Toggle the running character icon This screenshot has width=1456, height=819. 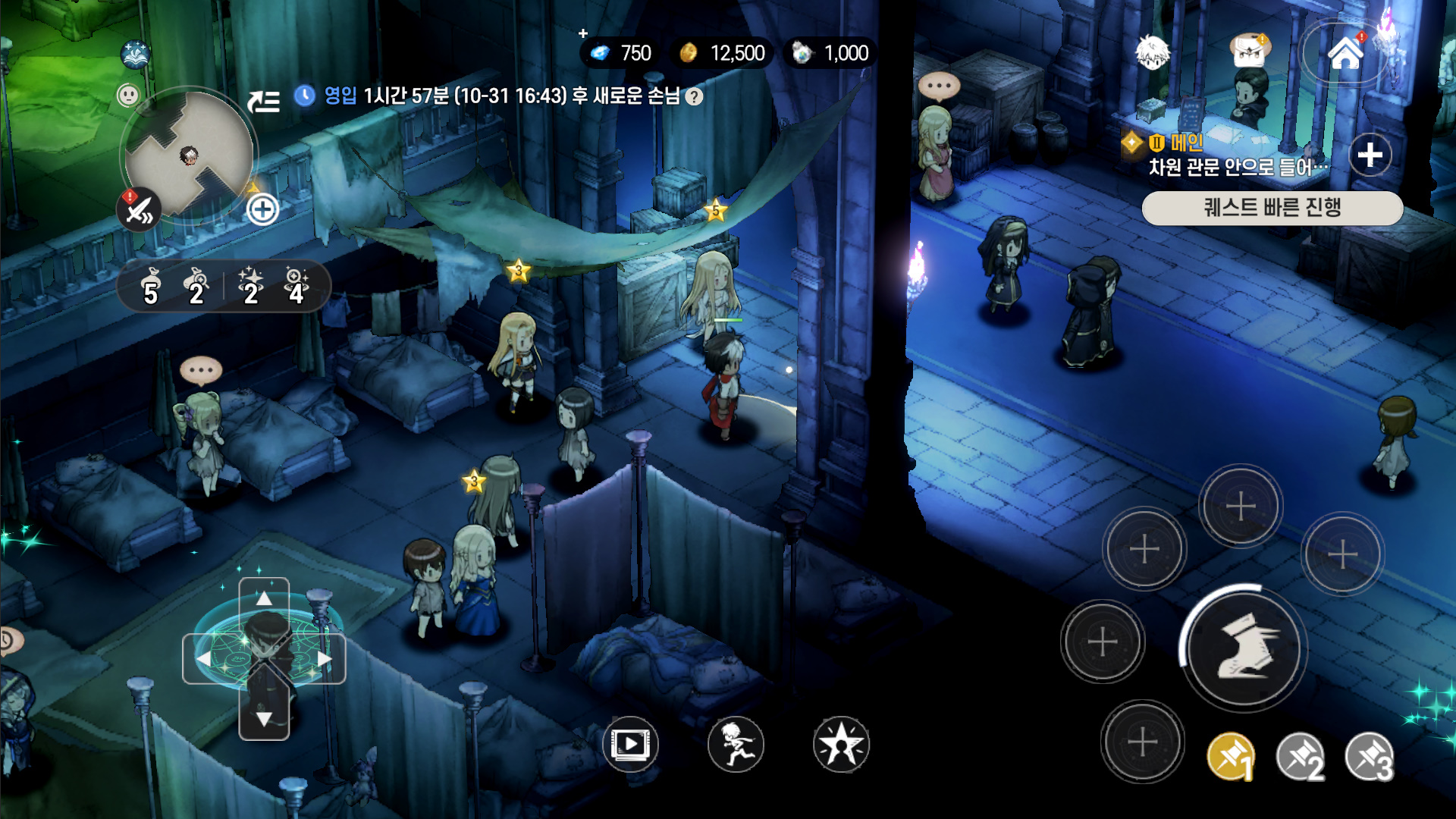(736, 744)
